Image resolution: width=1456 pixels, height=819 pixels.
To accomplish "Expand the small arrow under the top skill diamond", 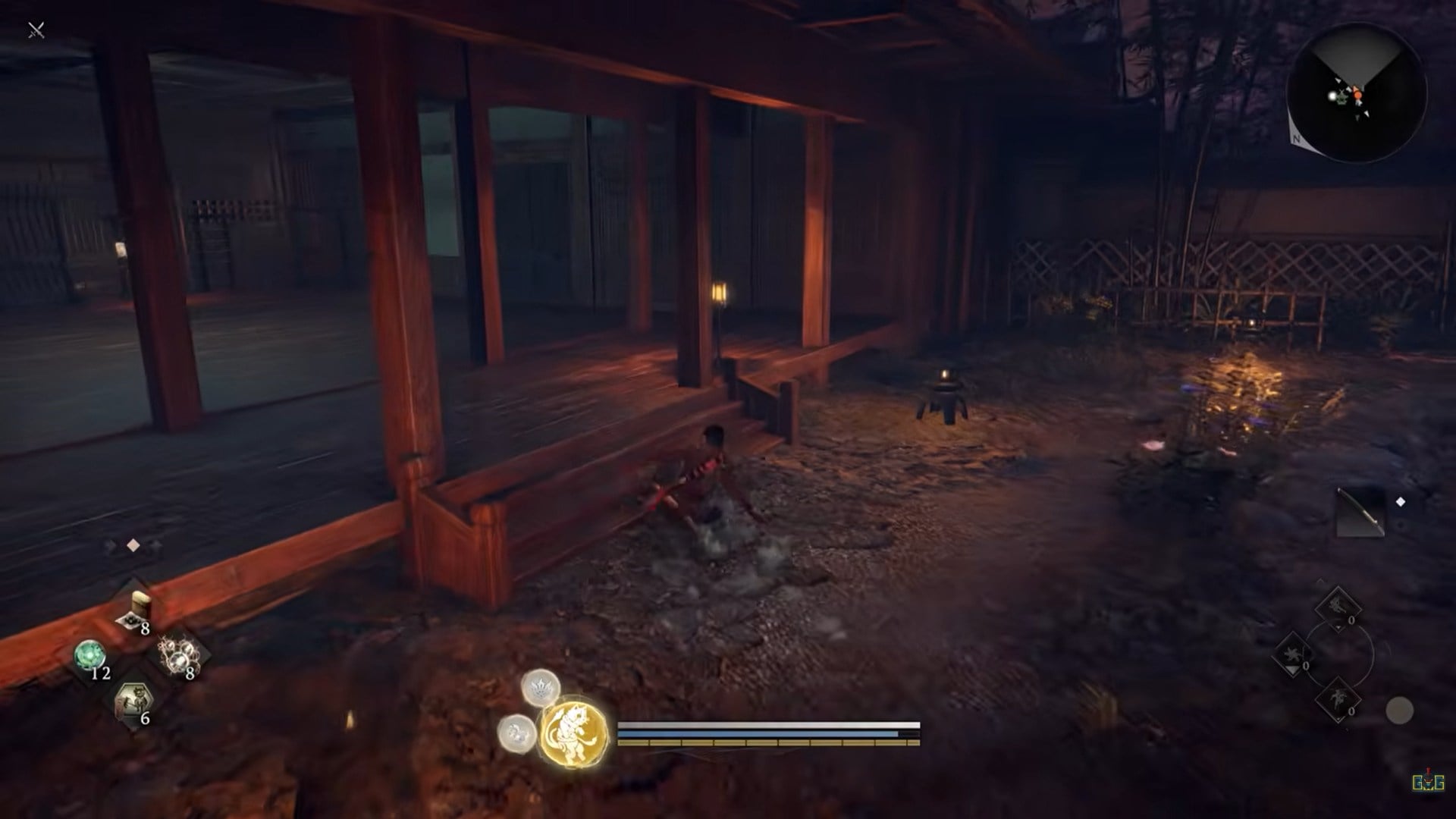I will [x=1338, y=628].
